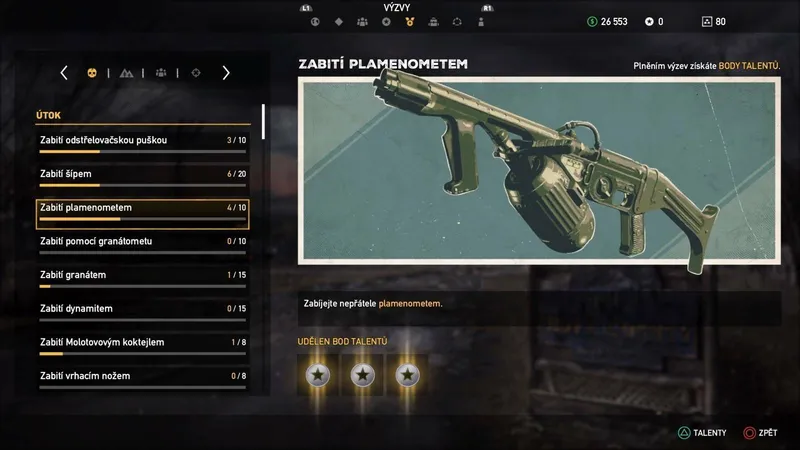Open the diamond icon tab in top bar
The height and width of the screenshot is (450, 800).
point(337,21)
